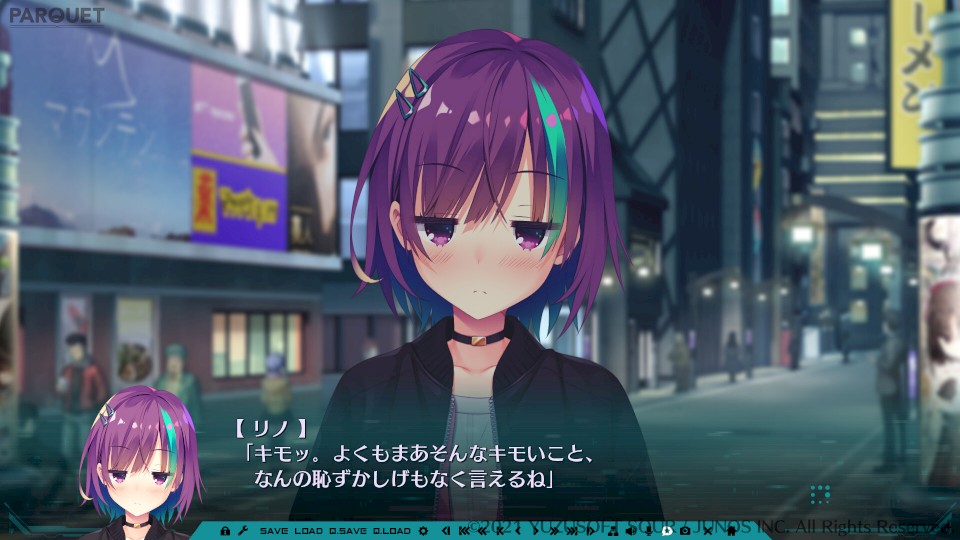Toggle the padlock toolbar lock
The image size is (960, 540).
[x=225, y=530]
